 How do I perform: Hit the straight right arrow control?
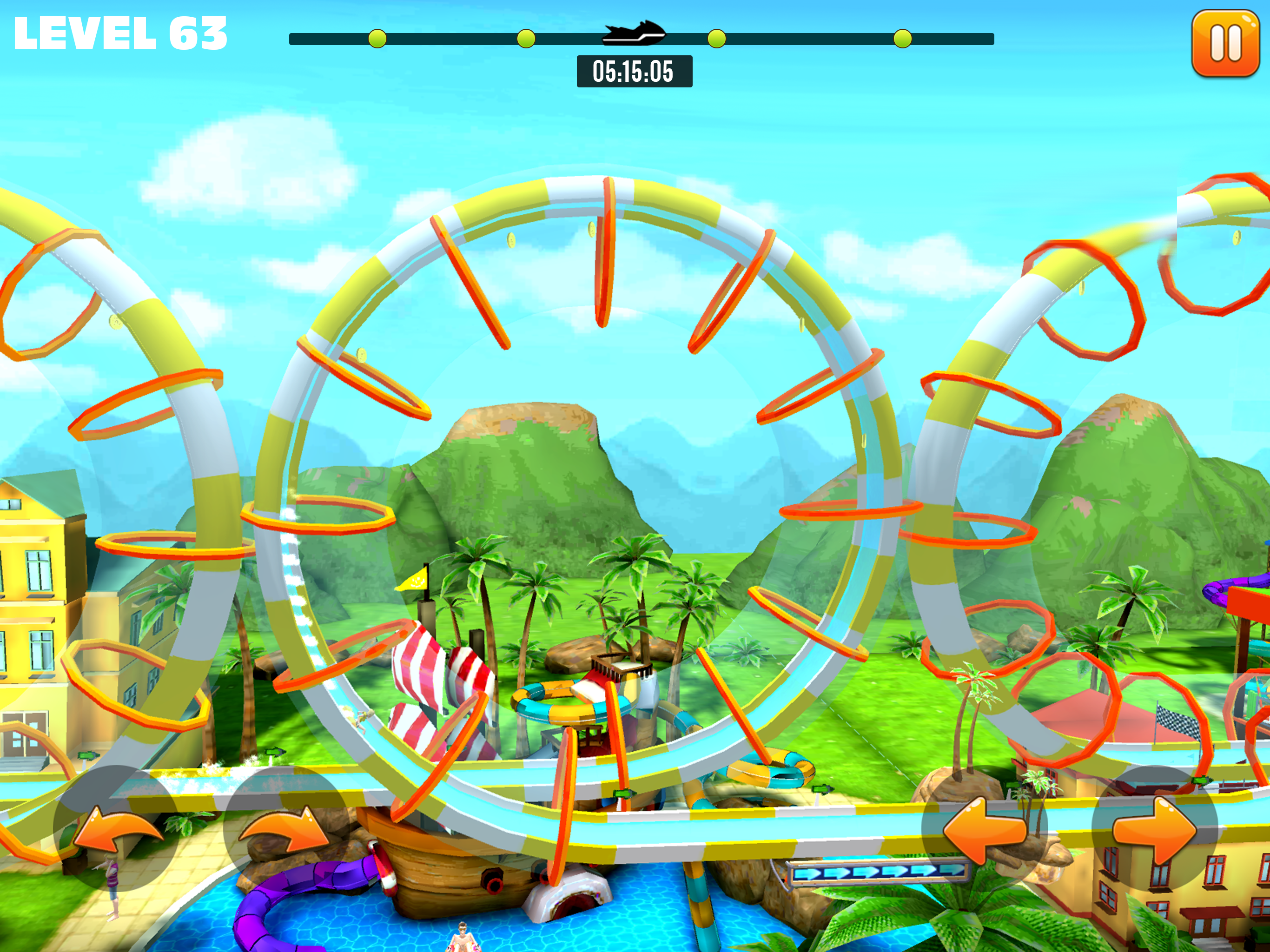[x=1155, y=829]
